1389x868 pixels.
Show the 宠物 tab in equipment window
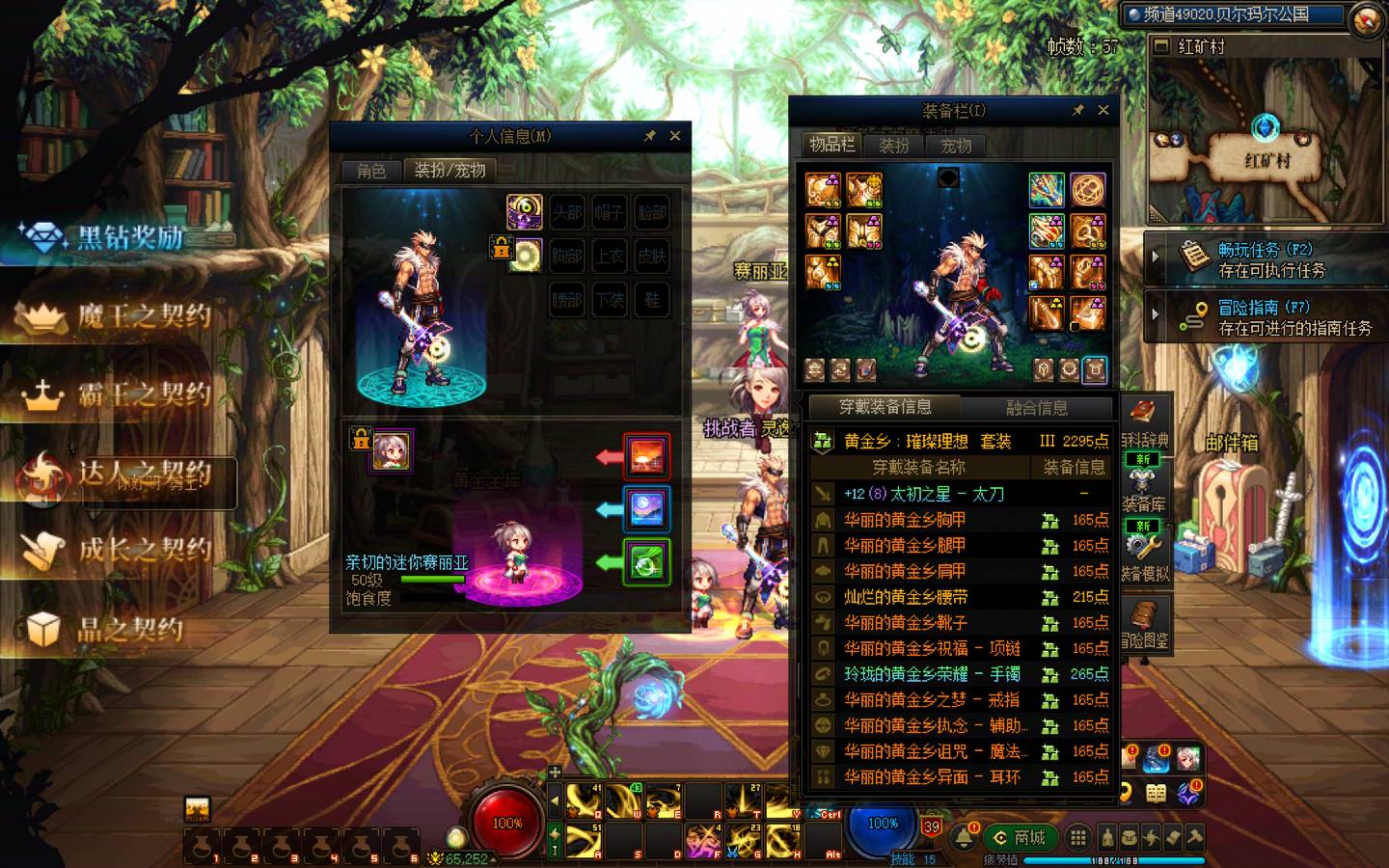[956, 146]
